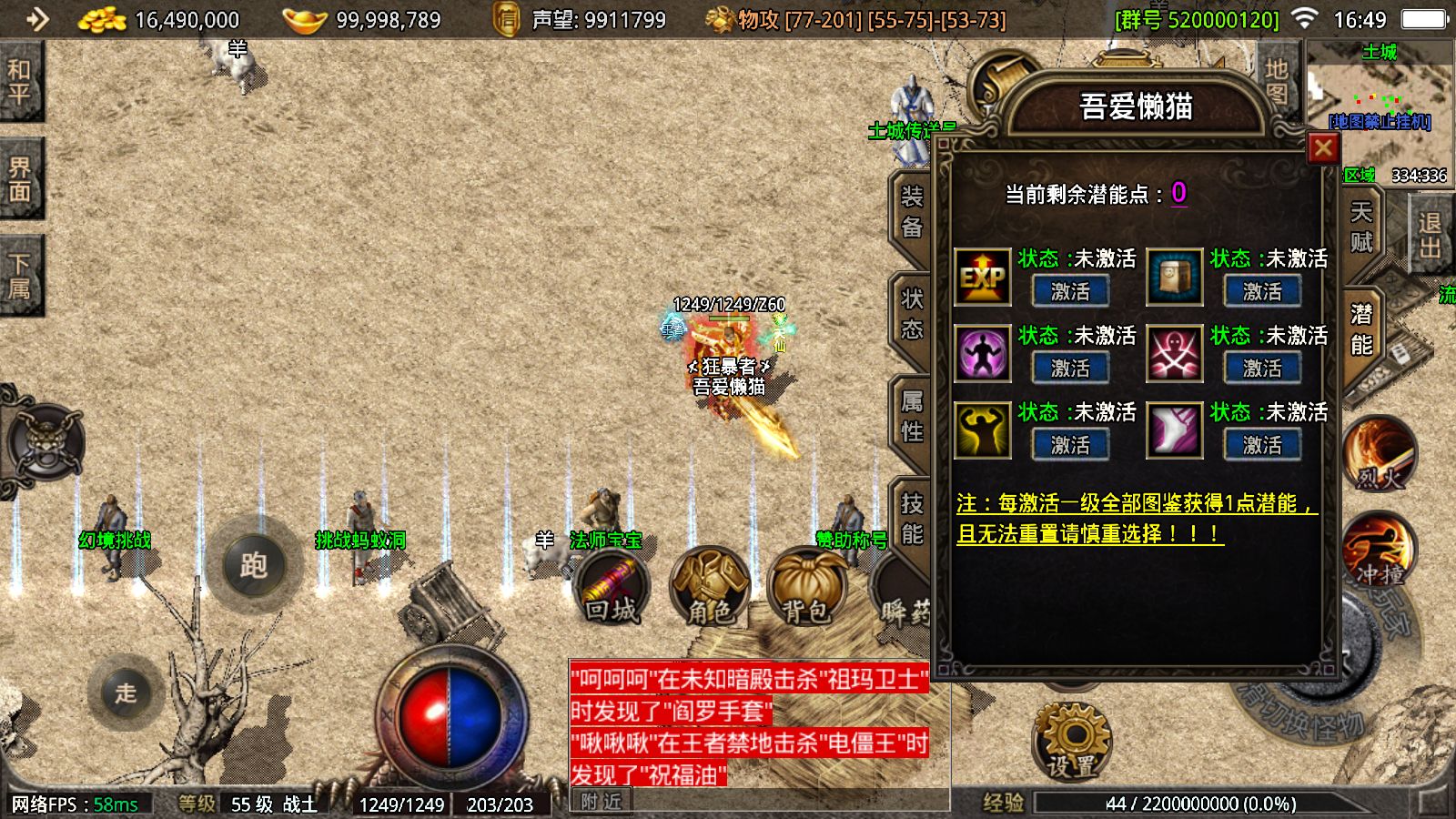Change the 和平 attack mode
The image size is (1456, 819).
19,82
